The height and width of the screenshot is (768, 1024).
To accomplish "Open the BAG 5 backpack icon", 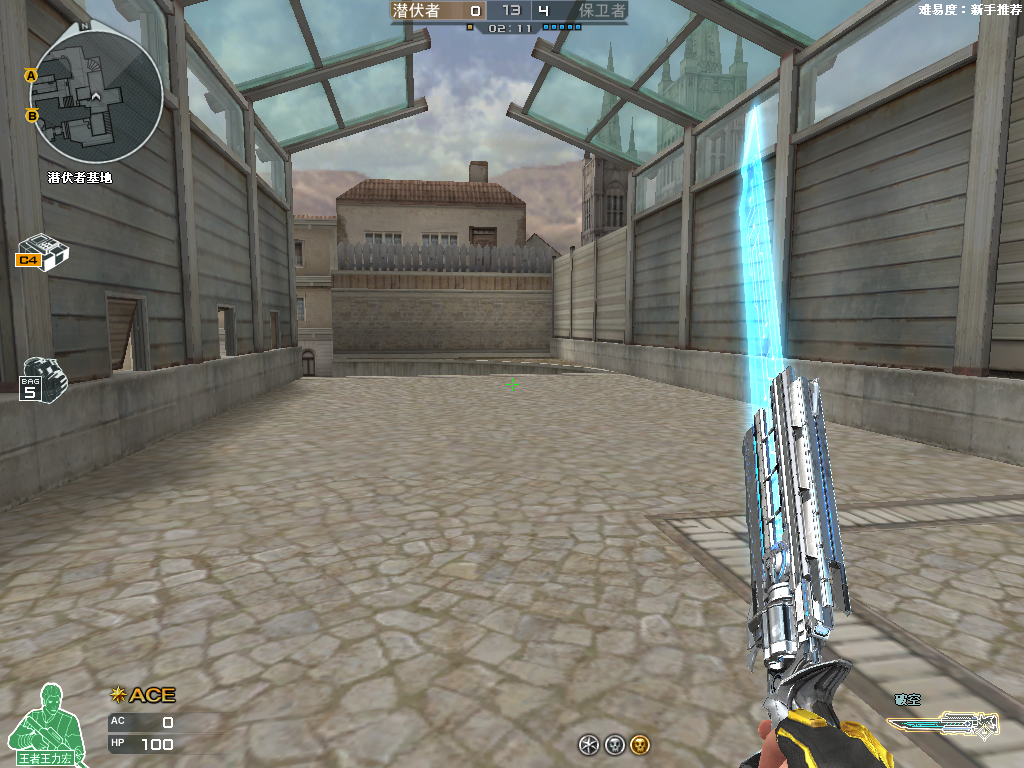I will [43, 377].
